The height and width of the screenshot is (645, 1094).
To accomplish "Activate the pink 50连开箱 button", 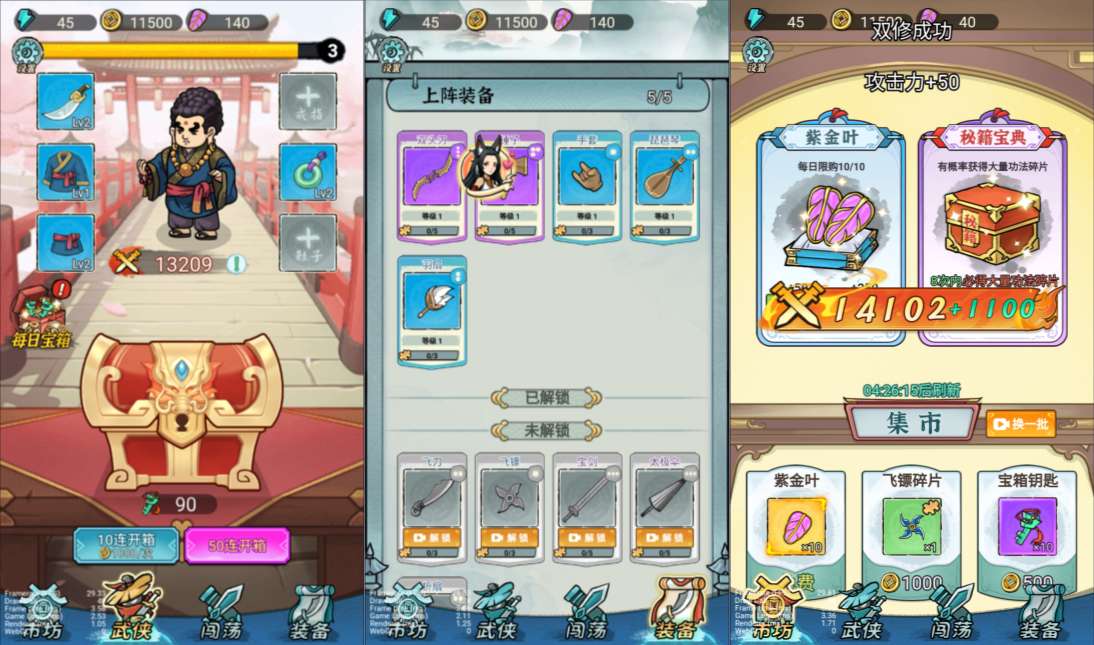I will (237, 545).
